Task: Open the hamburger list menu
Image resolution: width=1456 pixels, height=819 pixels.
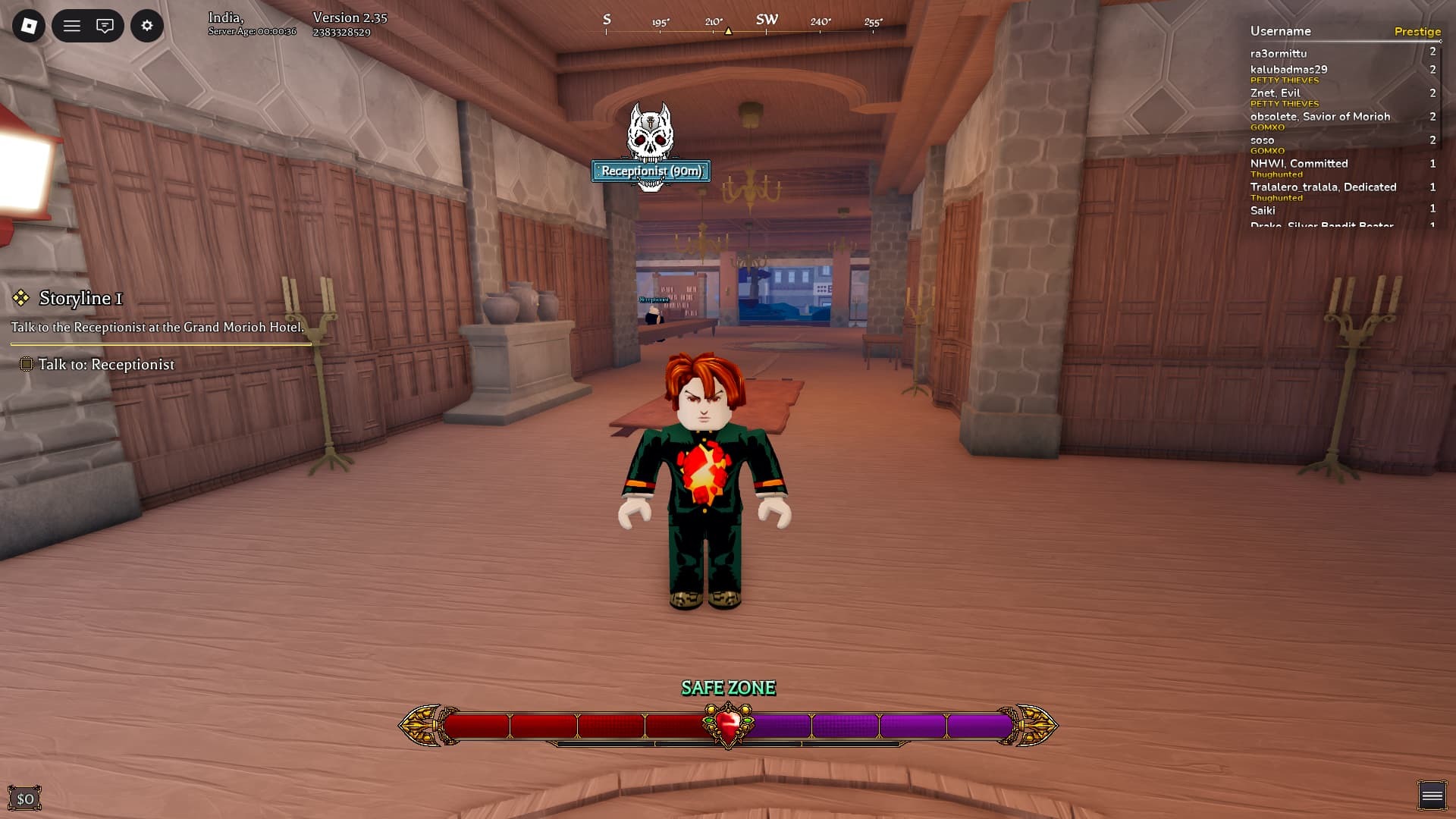Action: coord(72,26)
